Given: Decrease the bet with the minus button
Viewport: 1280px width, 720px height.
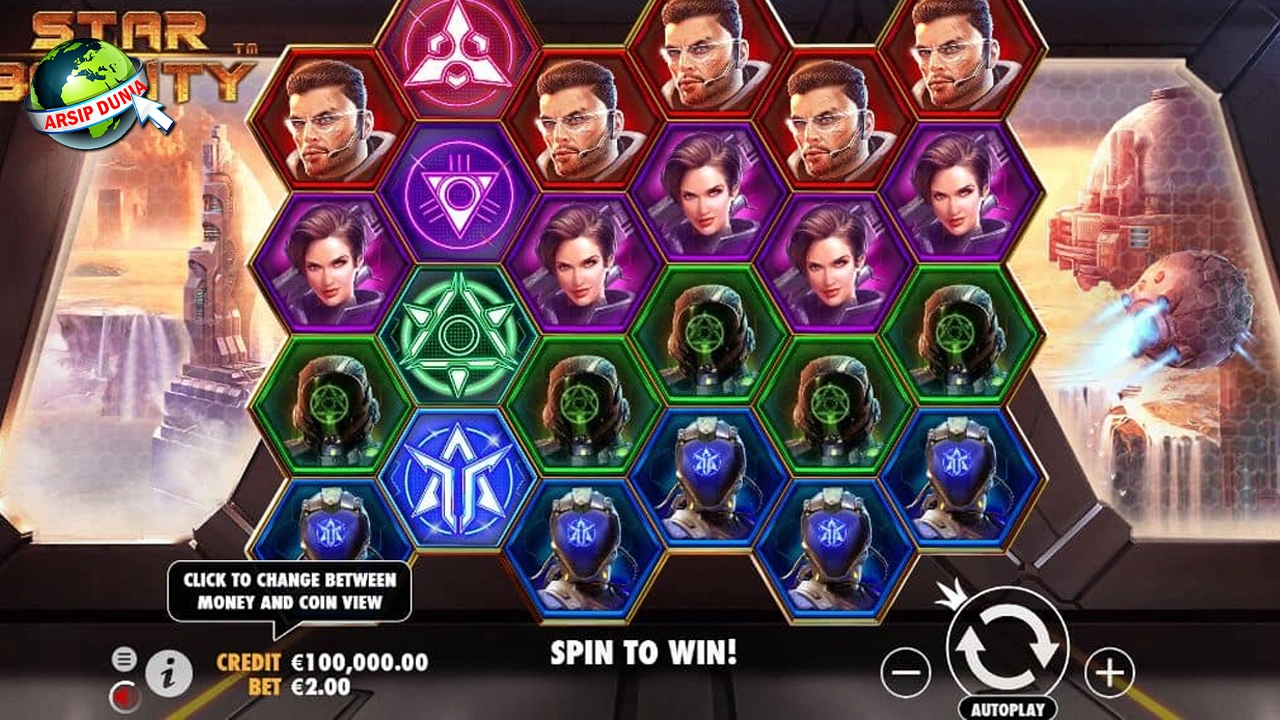Looking at the screenshot, I should (x=906, y=673).
